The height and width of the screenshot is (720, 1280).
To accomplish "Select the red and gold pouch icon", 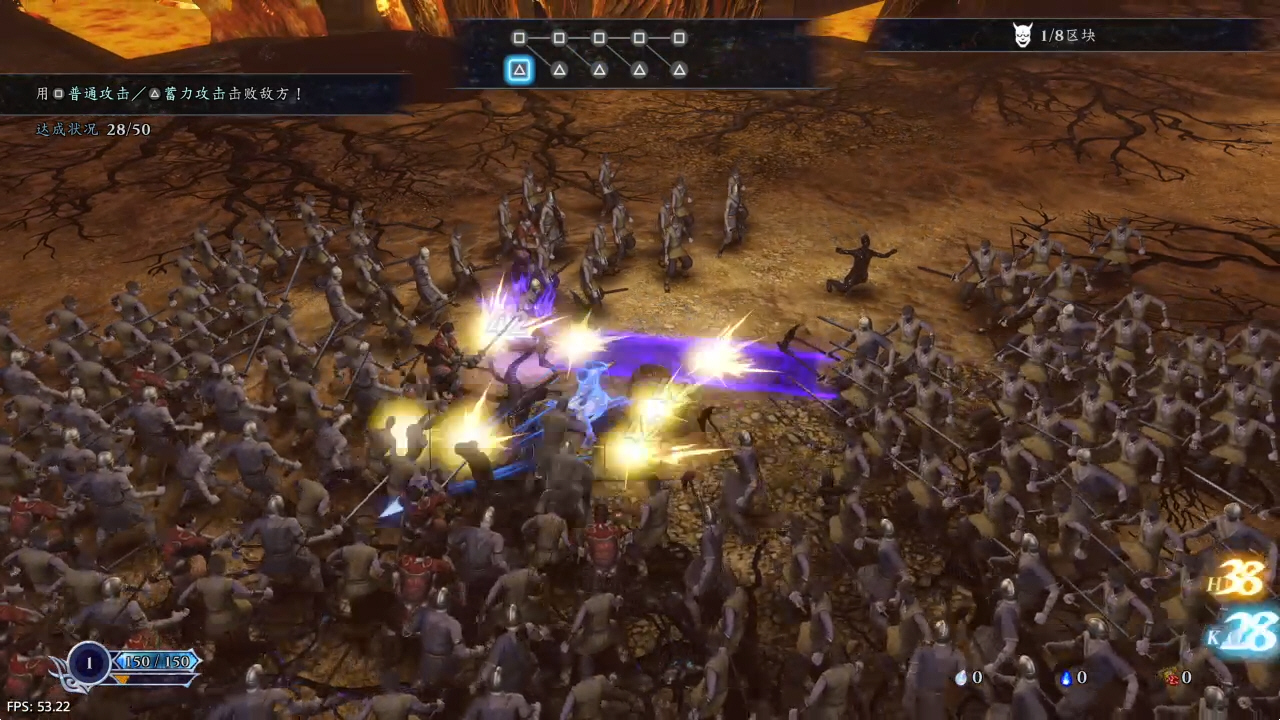I will [1171, 678].
